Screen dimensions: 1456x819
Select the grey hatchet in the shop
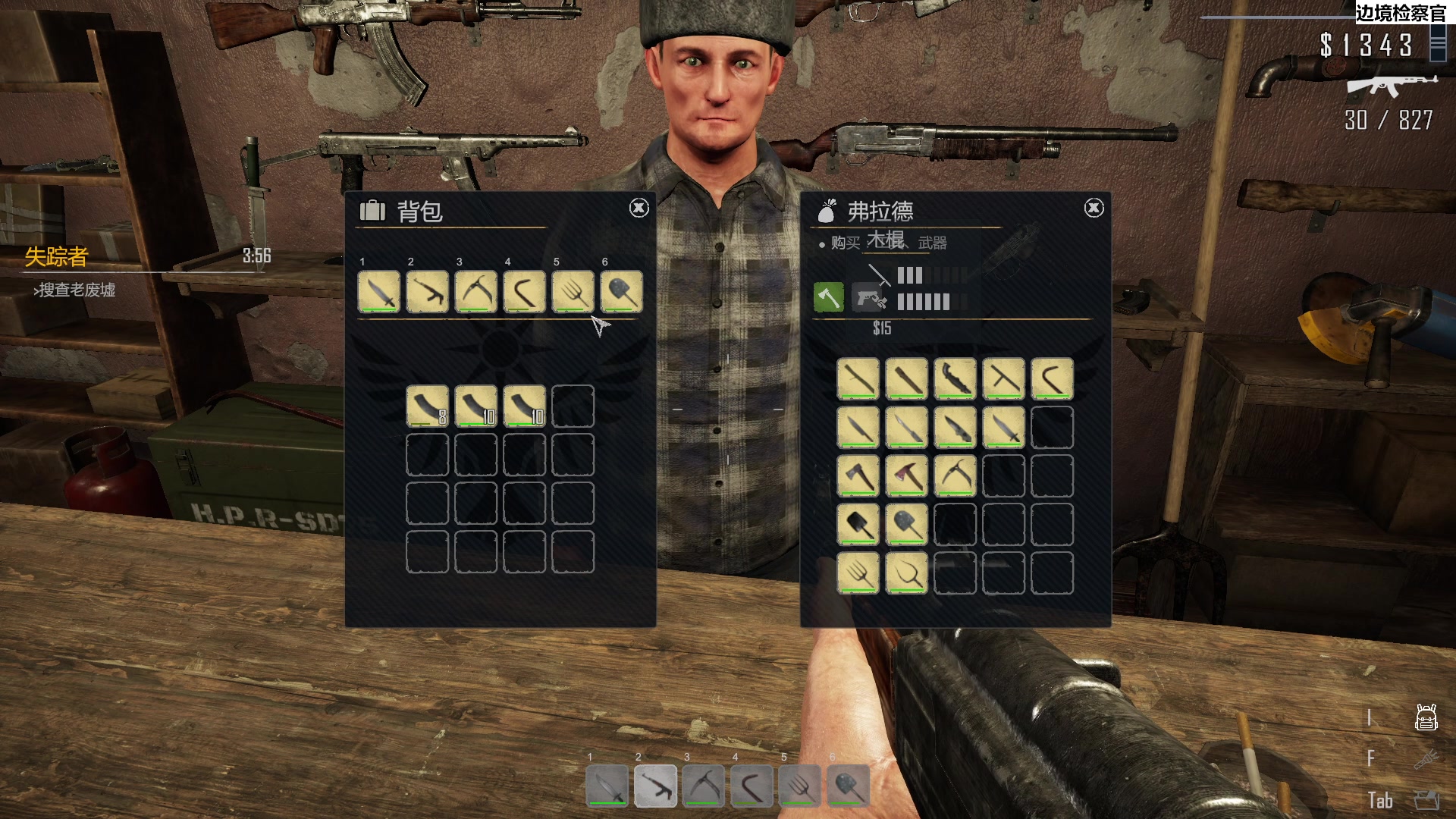[858, 475]
